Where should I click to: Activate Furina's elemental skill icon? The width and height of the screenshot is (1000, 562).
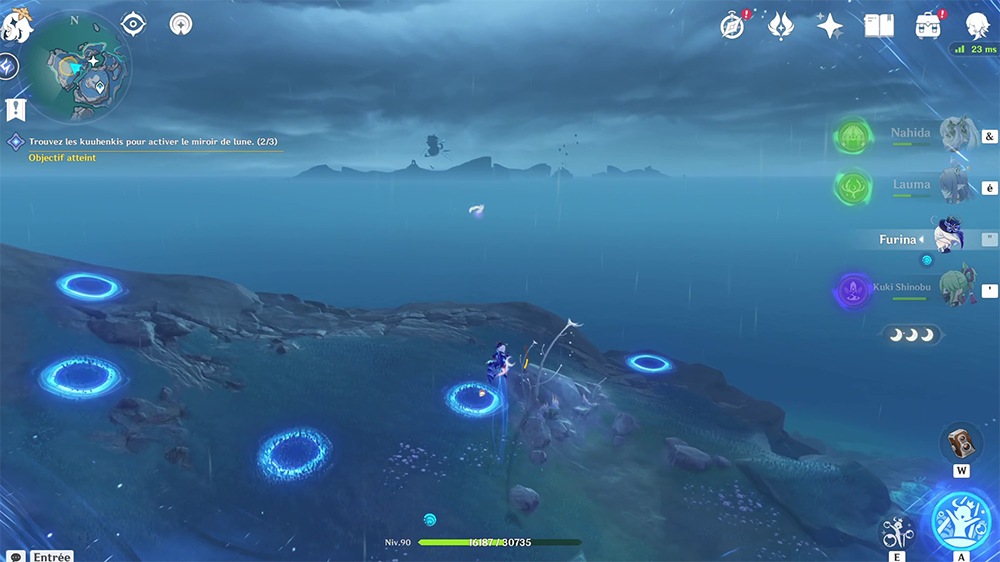click(x=896, y=530)
